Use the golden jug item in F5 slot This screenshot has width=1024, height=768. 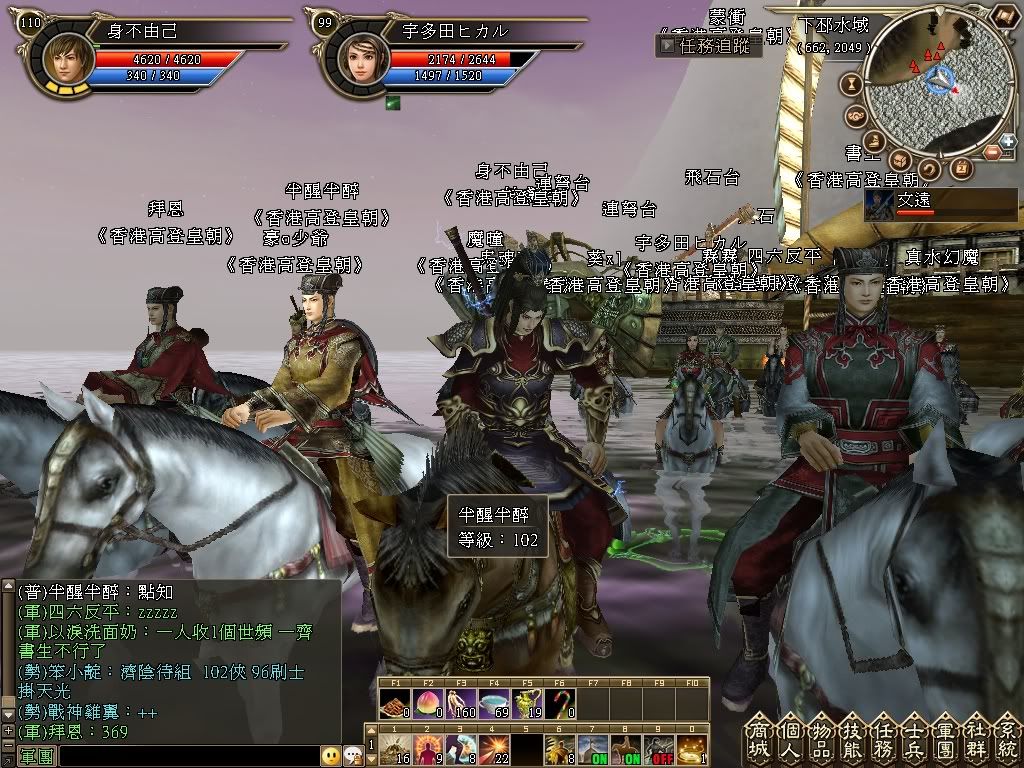pyautogui.click(x=525, y=702)
